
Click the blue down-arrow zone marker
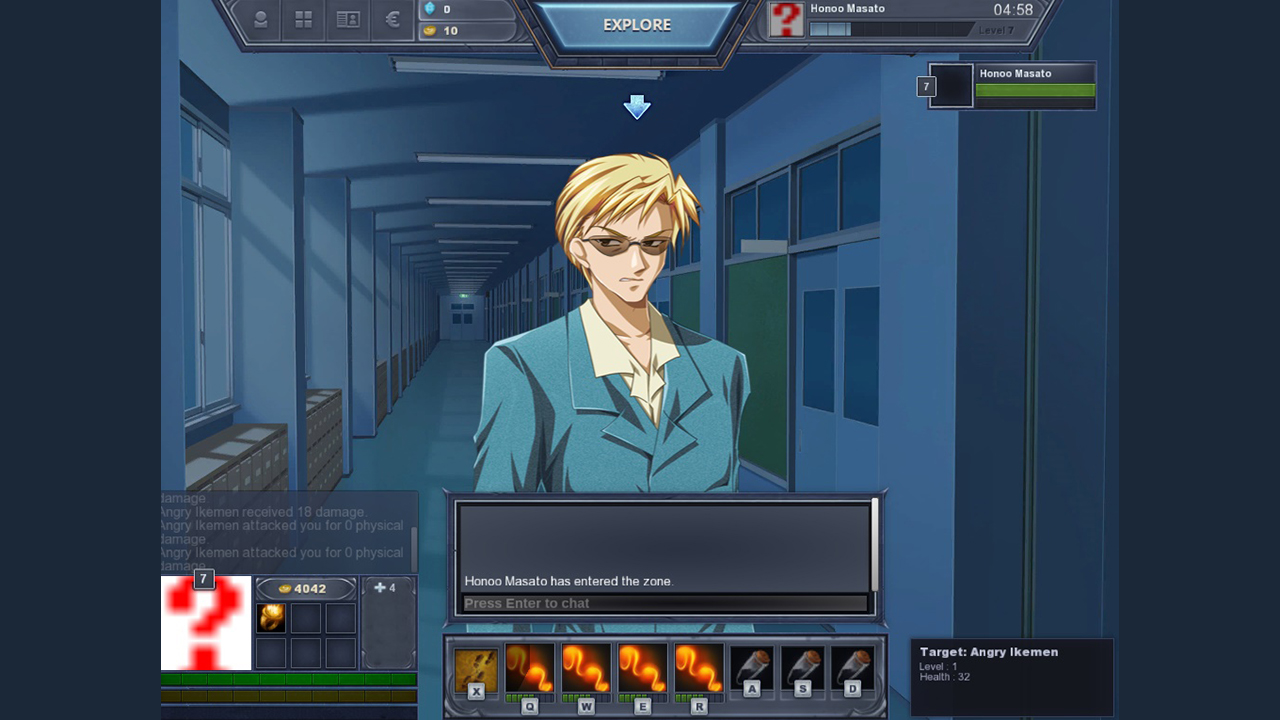tap(637, 107)
